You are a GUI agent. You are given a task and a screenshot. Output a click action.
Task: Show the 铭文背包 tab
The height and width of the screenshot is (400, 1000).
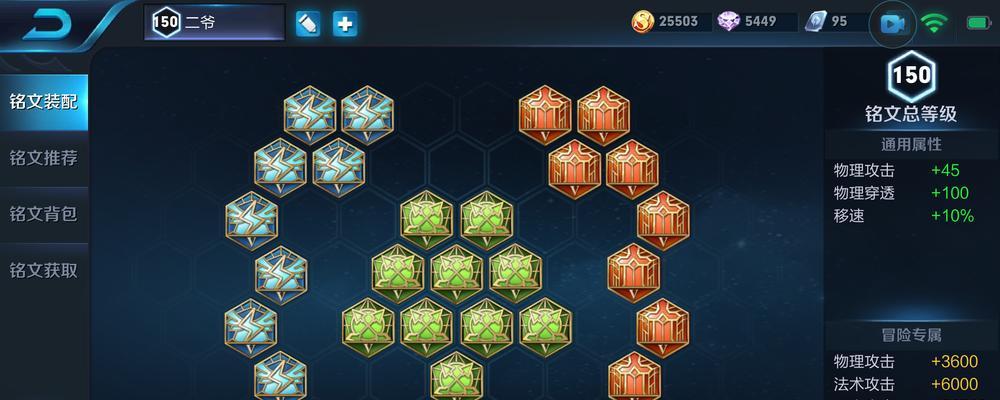[43, 214]
